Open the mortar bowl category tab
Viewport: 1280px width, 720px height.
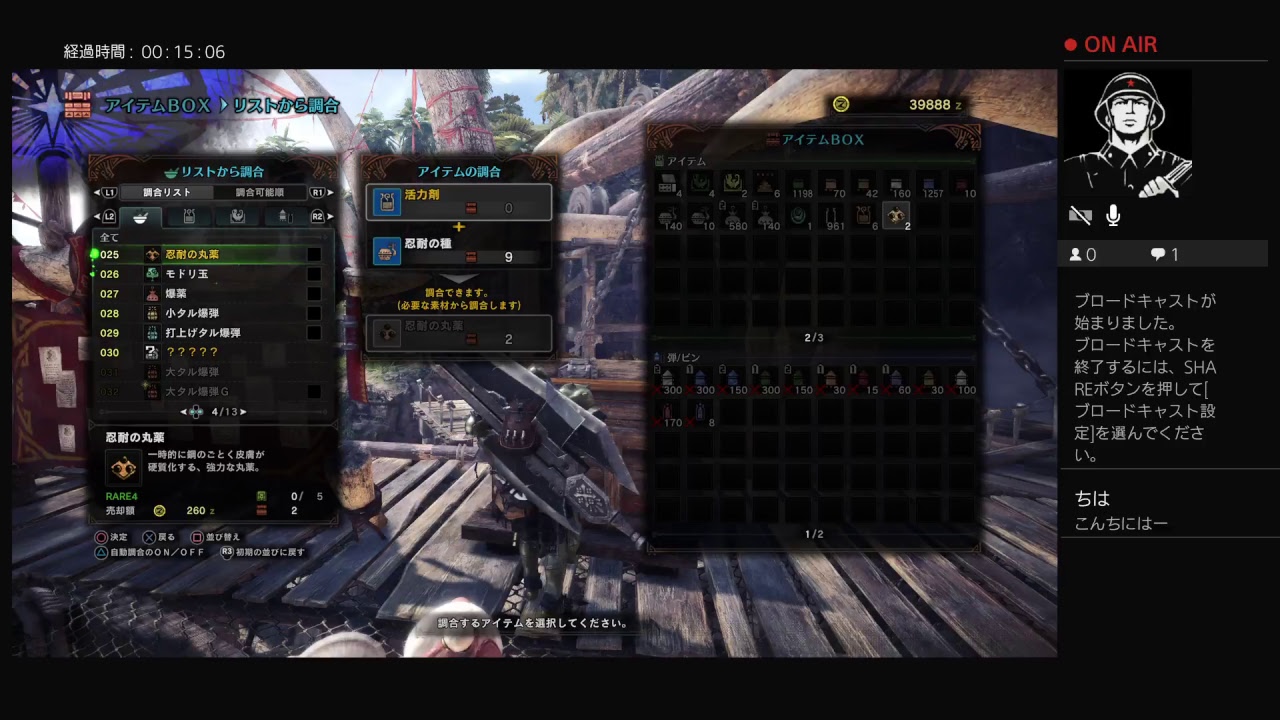click(x=140, y=216)
